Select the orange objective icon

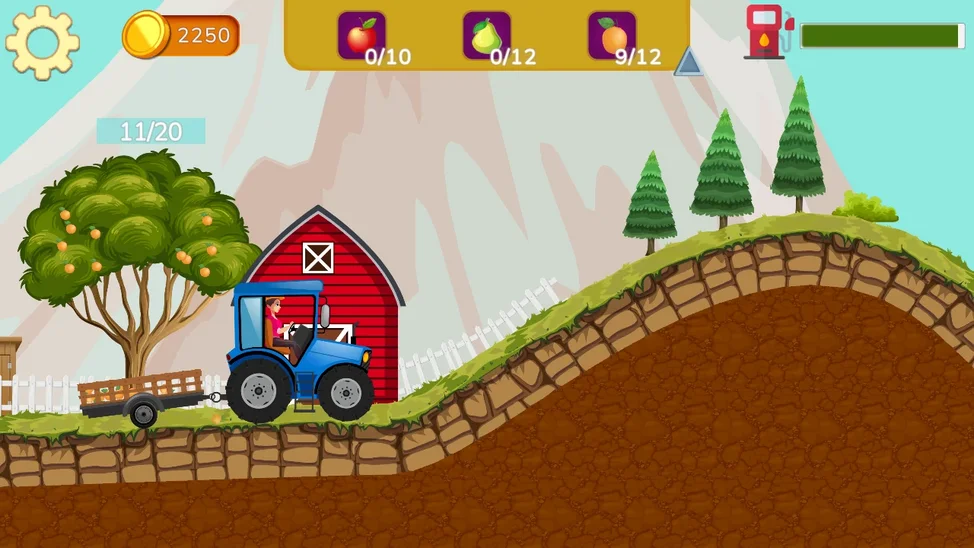[612, 36]
